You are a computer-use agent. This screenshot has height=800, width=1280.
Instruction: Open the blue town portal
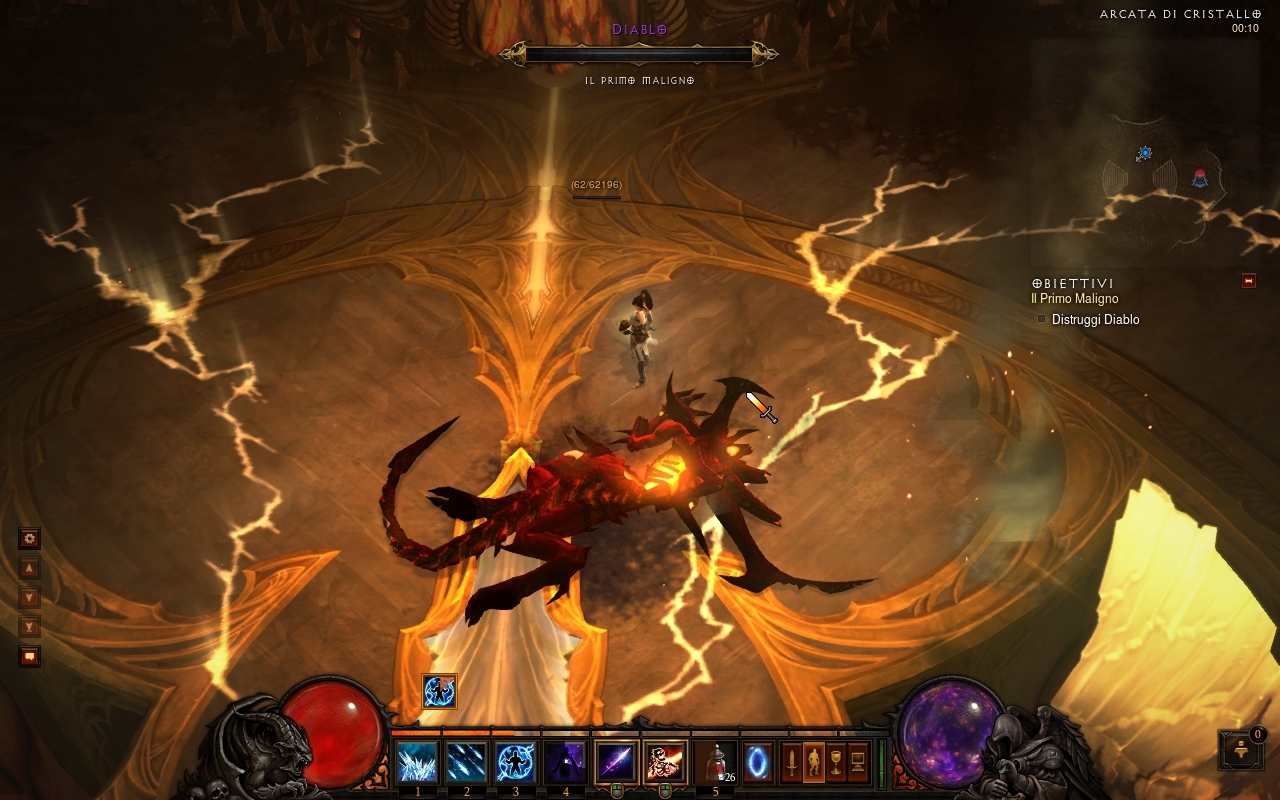tap(757, 763)
